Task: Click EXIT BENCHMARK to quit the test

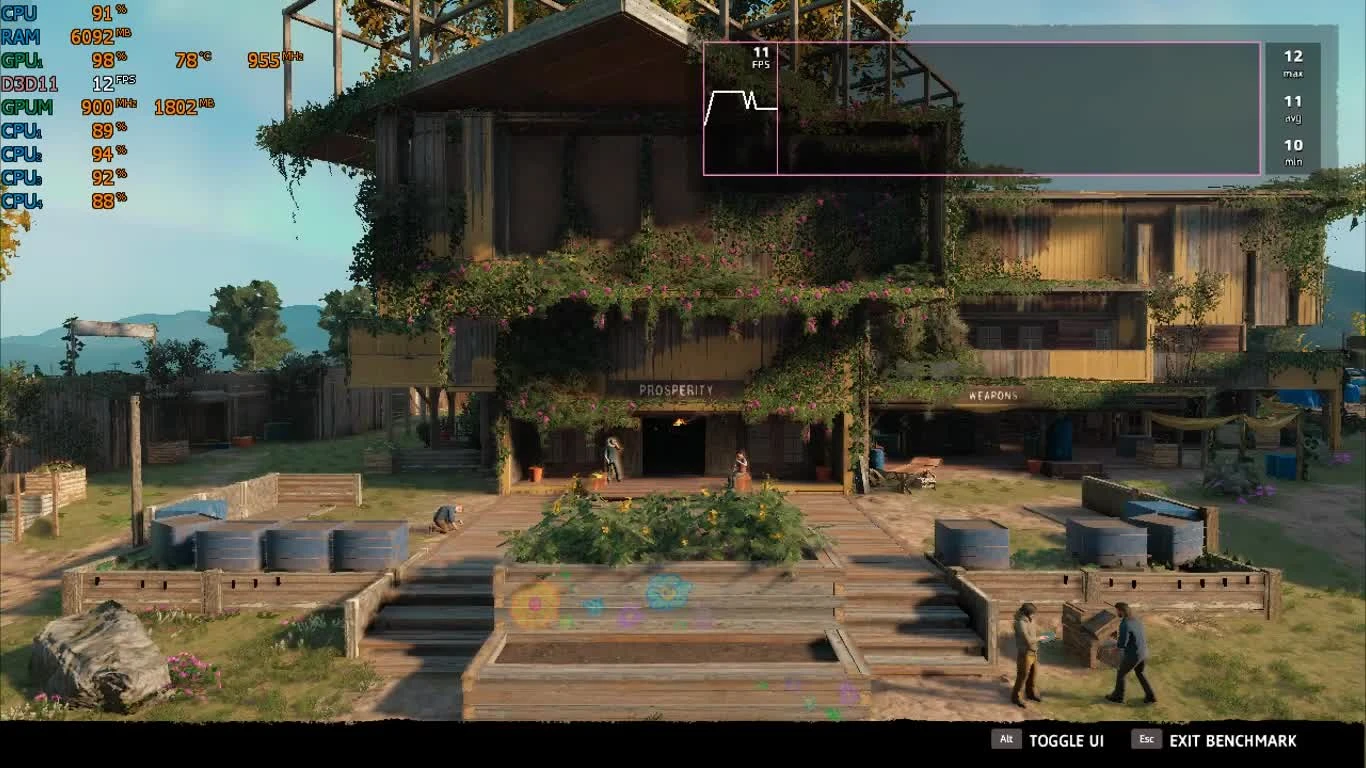Action: pos(1234,740)
